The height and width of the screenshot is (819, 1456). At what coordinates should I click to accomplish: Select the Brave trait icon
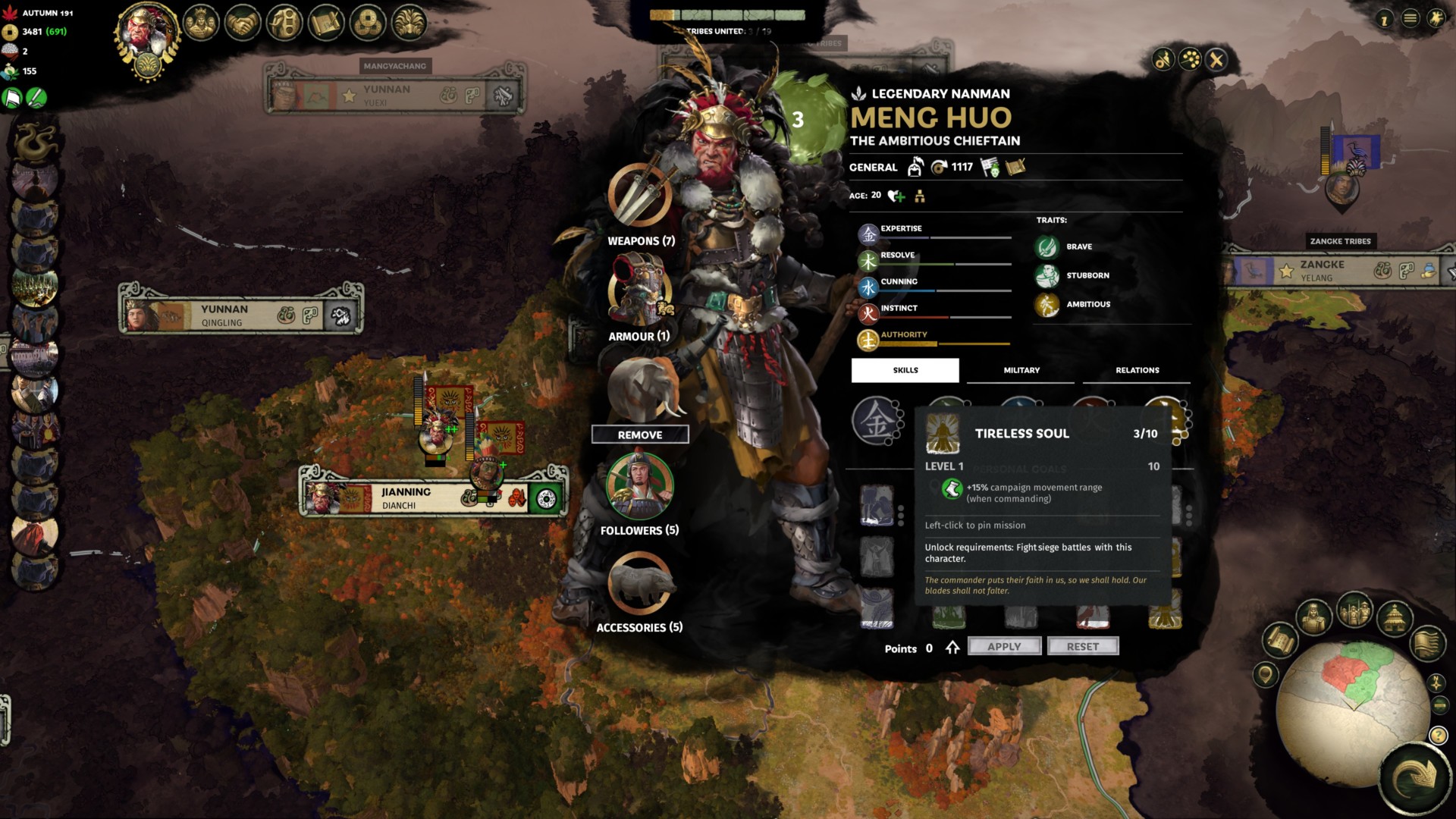pyautogui.click(x=1047, y=246)
